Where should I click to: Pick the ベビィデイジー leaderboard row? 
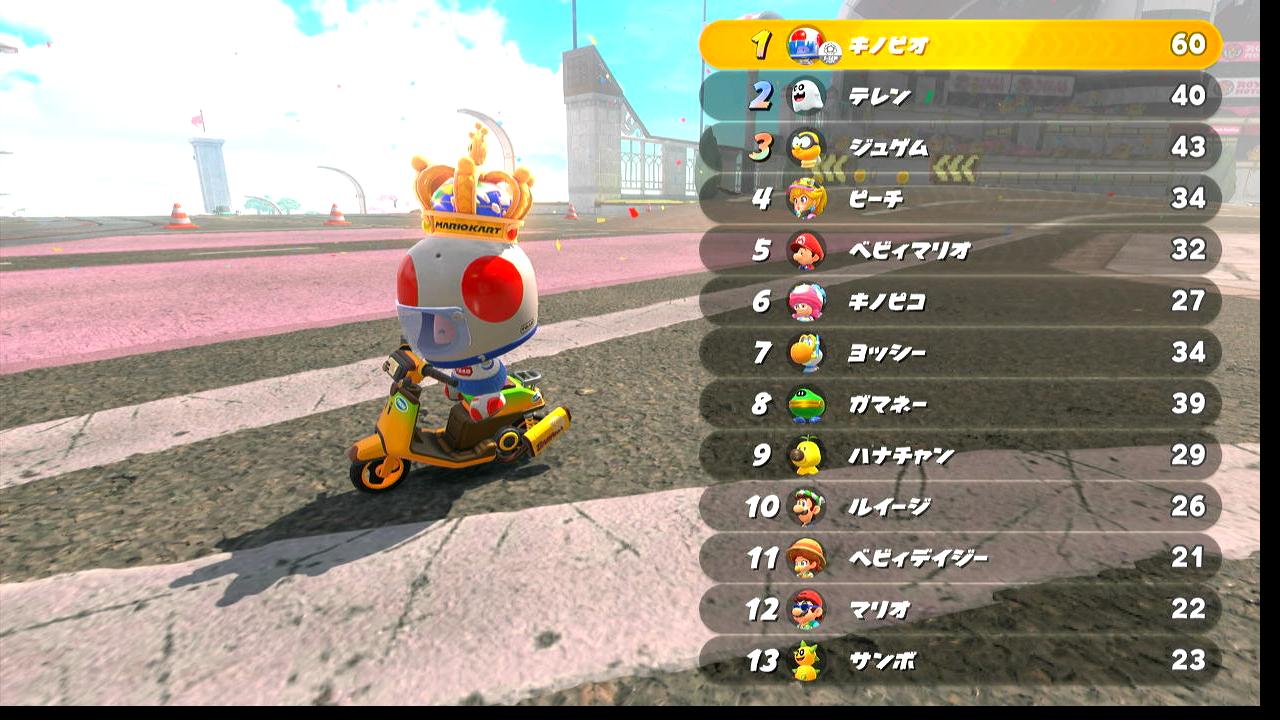coord(960,557)
